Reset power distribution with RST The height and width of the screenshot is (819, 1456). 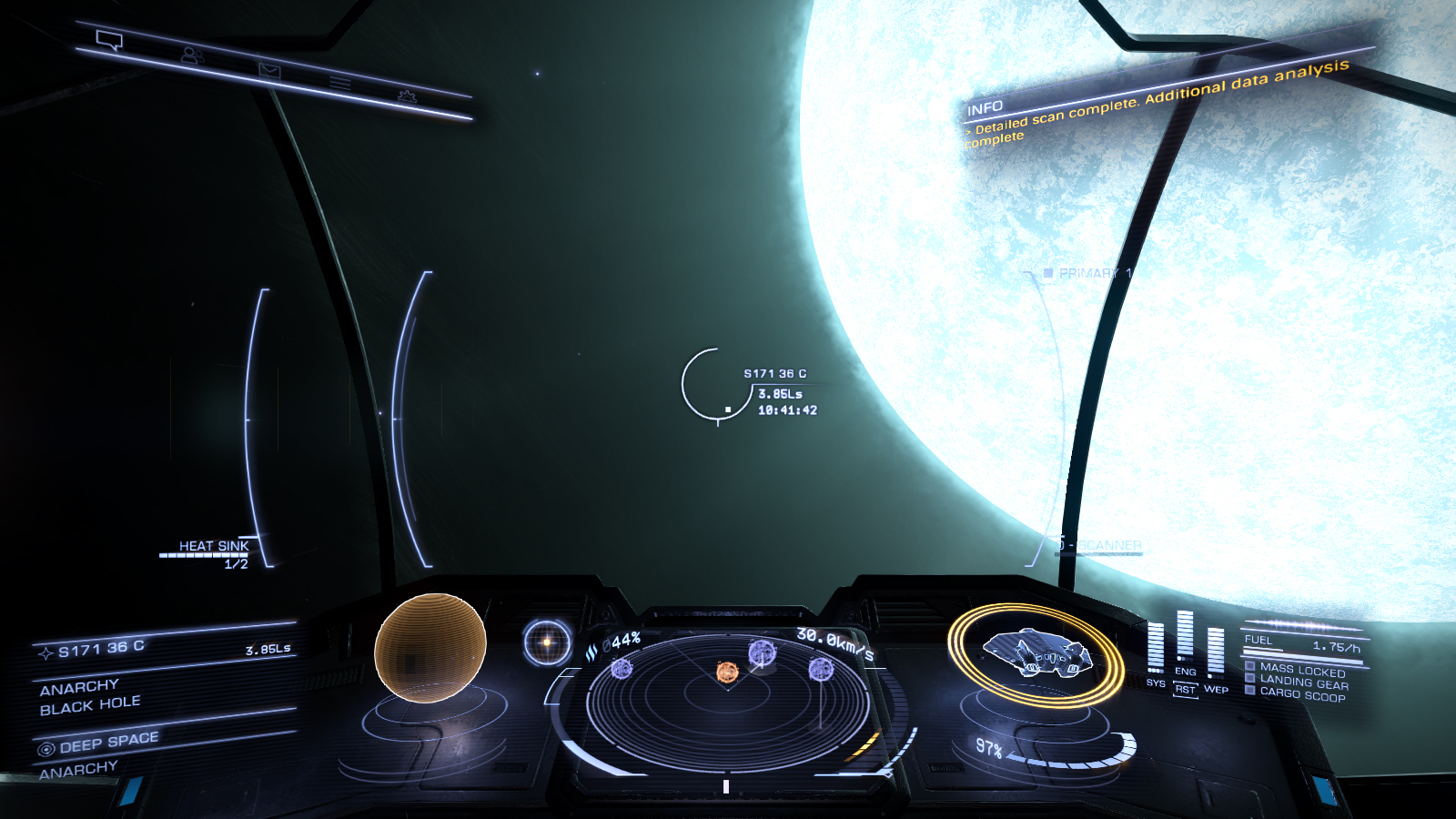point(1185,690)
